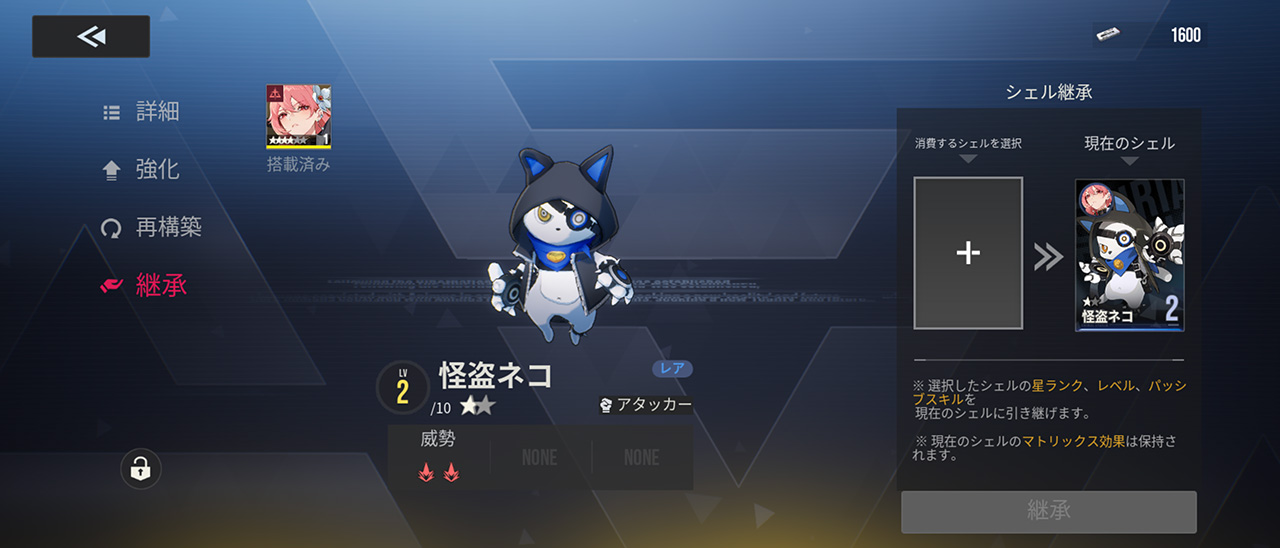Viewport: 1280px width, 548px height.
Task: Confirm with the grey 継承 button
Action: click(x=1048, y=511)
